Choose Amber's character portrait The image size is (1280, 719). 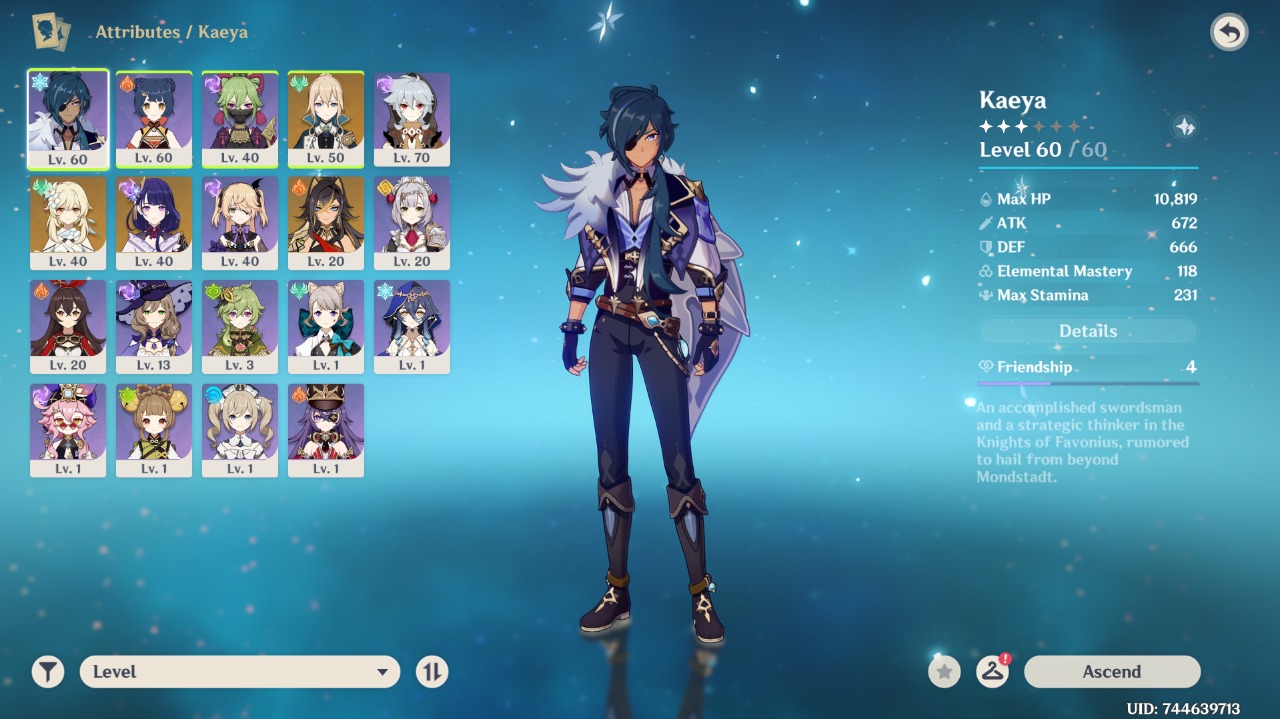click(x=68, y=326)
